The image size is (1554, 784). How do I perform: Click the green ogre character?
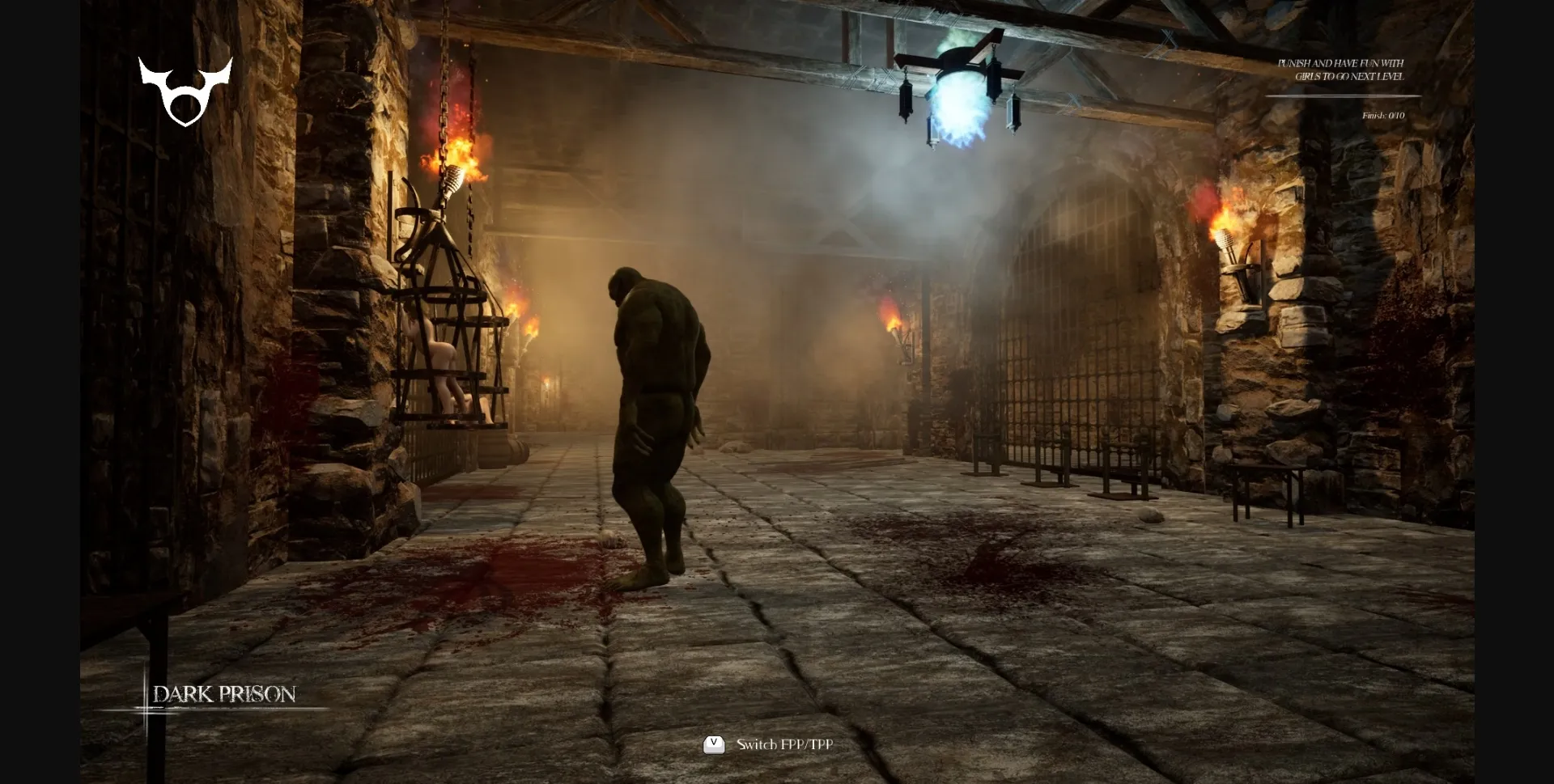(656, 421)
